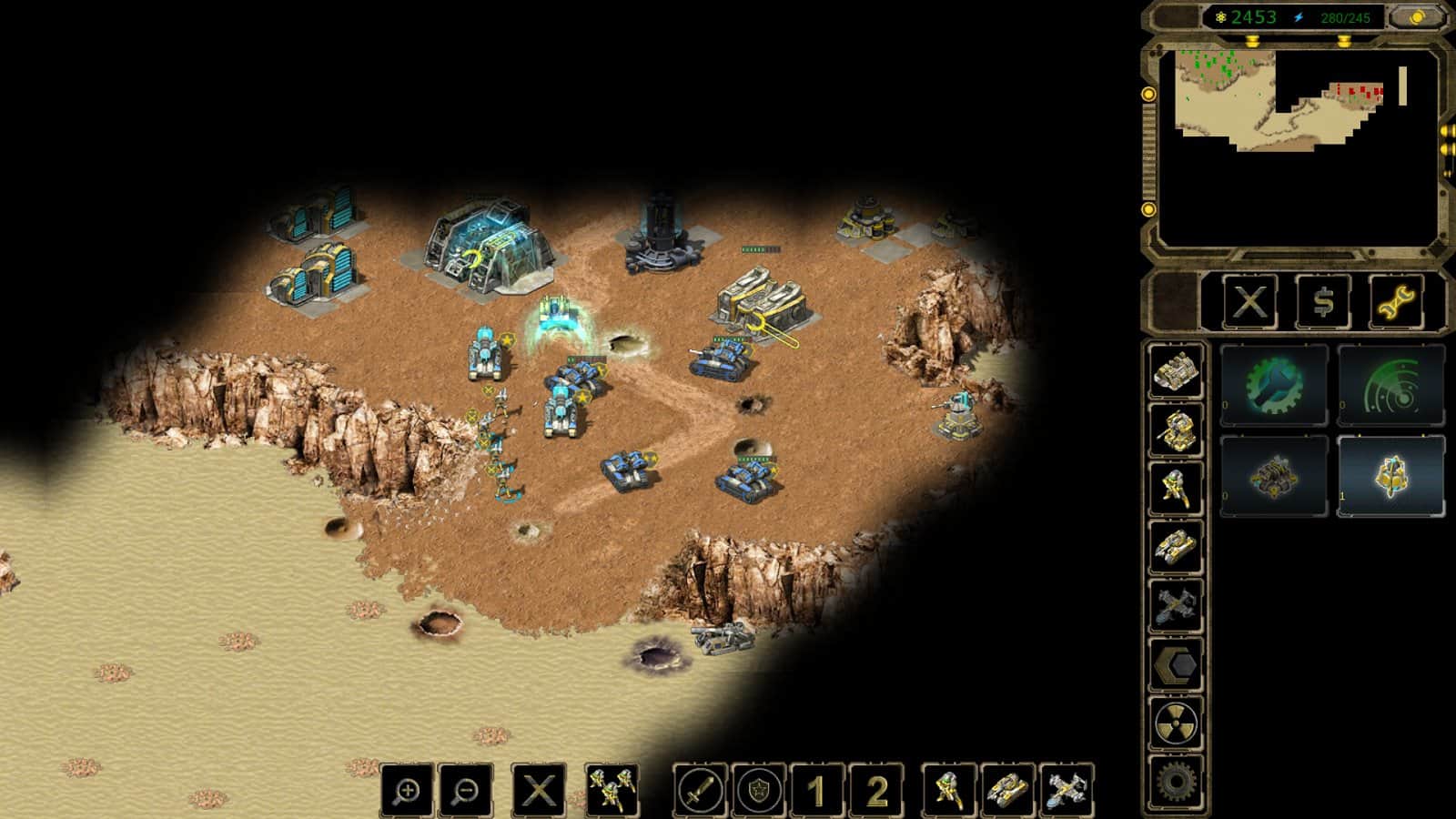1456x819 pixels.
Task: Open the radiation symbol superweapon tab
Action: (x=1176, y=724)
